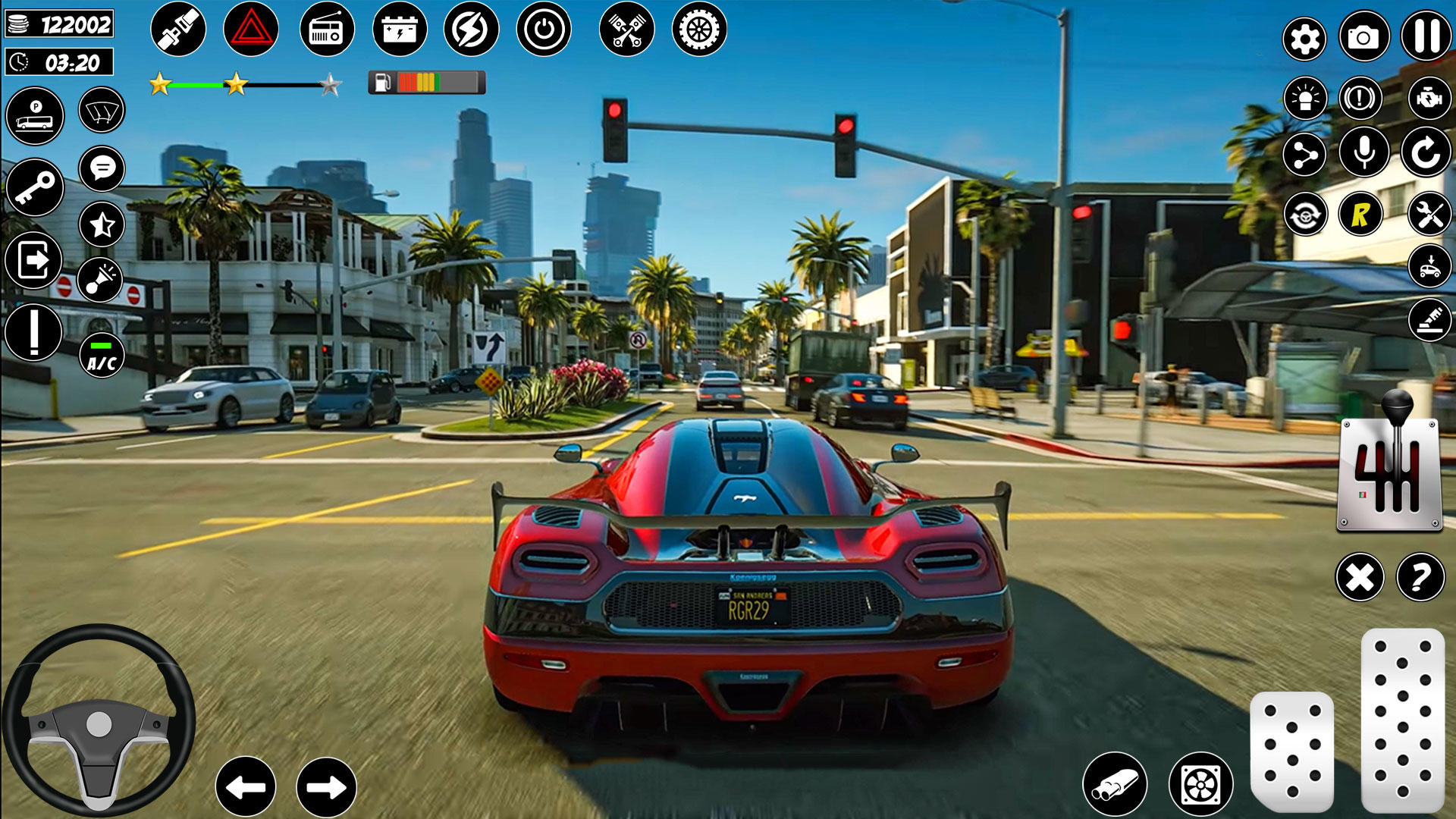Take a screenshot with the camera button
The height and width of the screenshot is (819, 1456).
click(x=1363, y=37)
